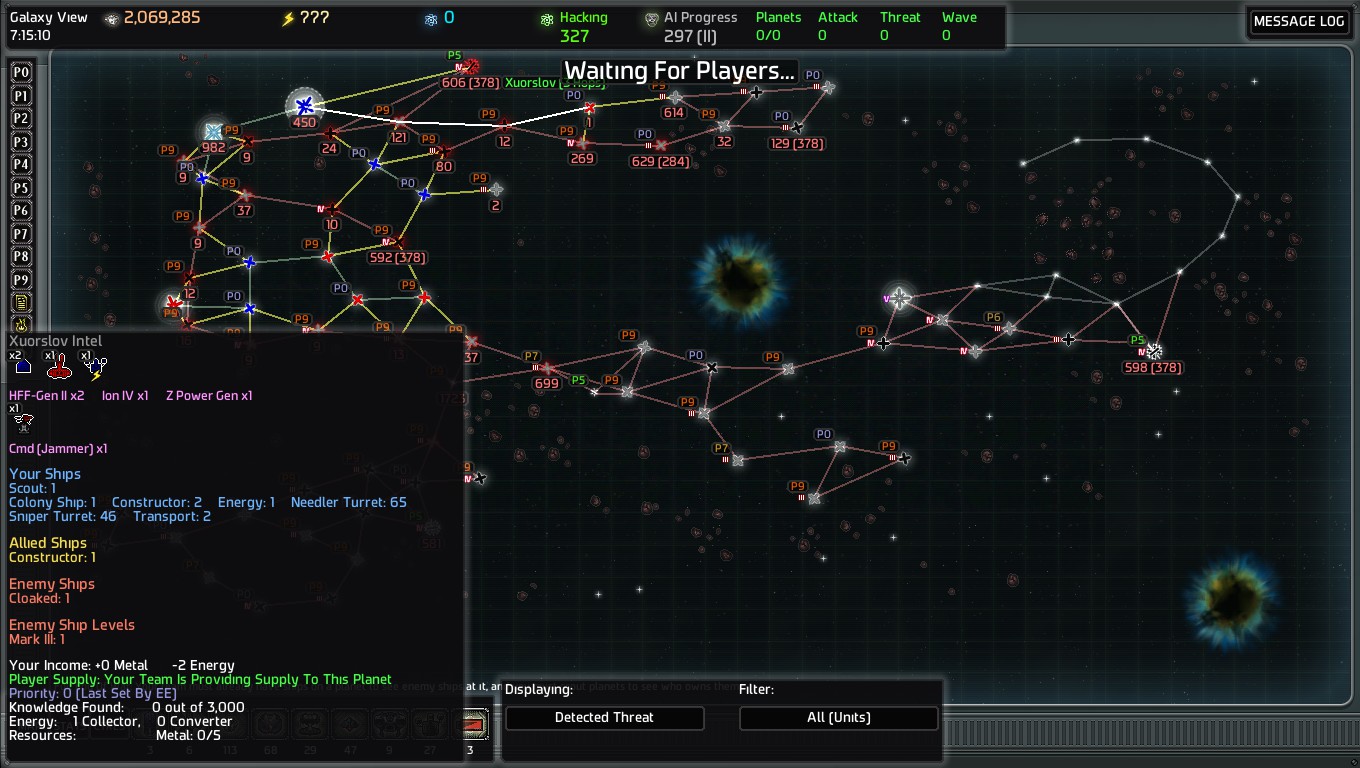Image resolution: width=1360 pixels, height=768 pixels.
Task: Apply the P8 priority button
Action: coord(20,257)
